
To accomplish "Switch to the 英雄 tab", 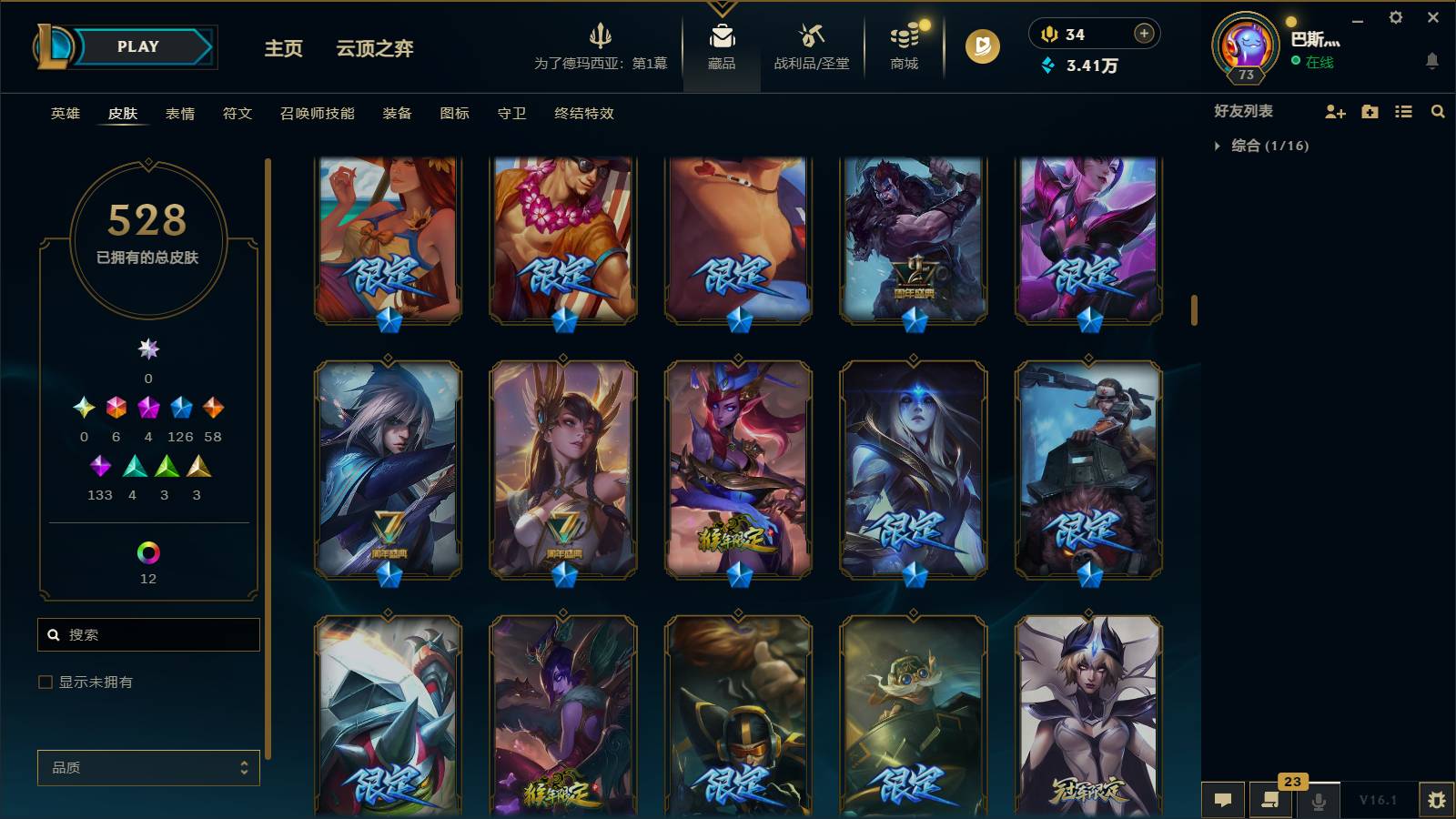I will 64,114.
